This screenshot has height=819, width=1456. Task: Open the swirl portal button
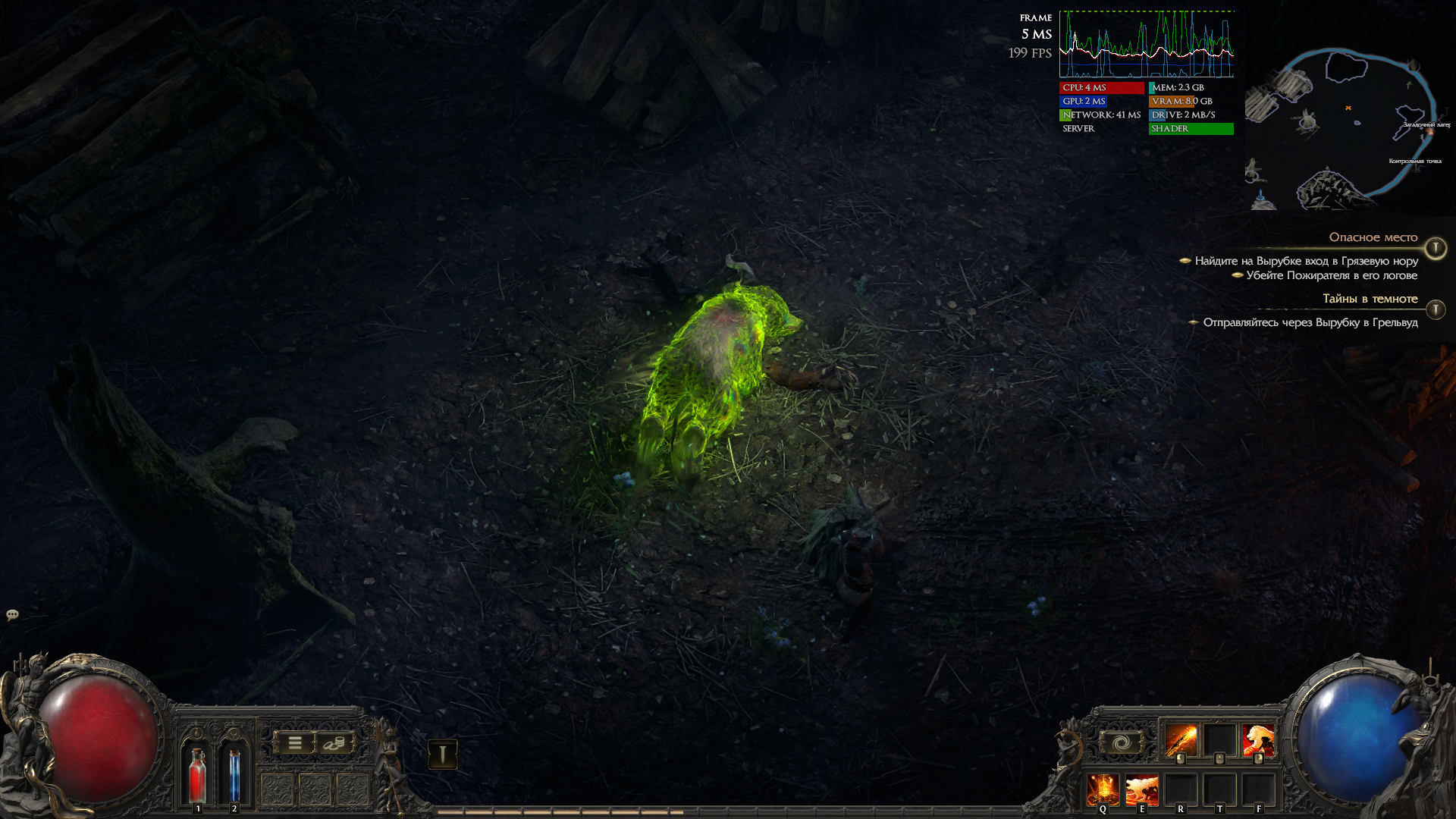point(1121,742)
